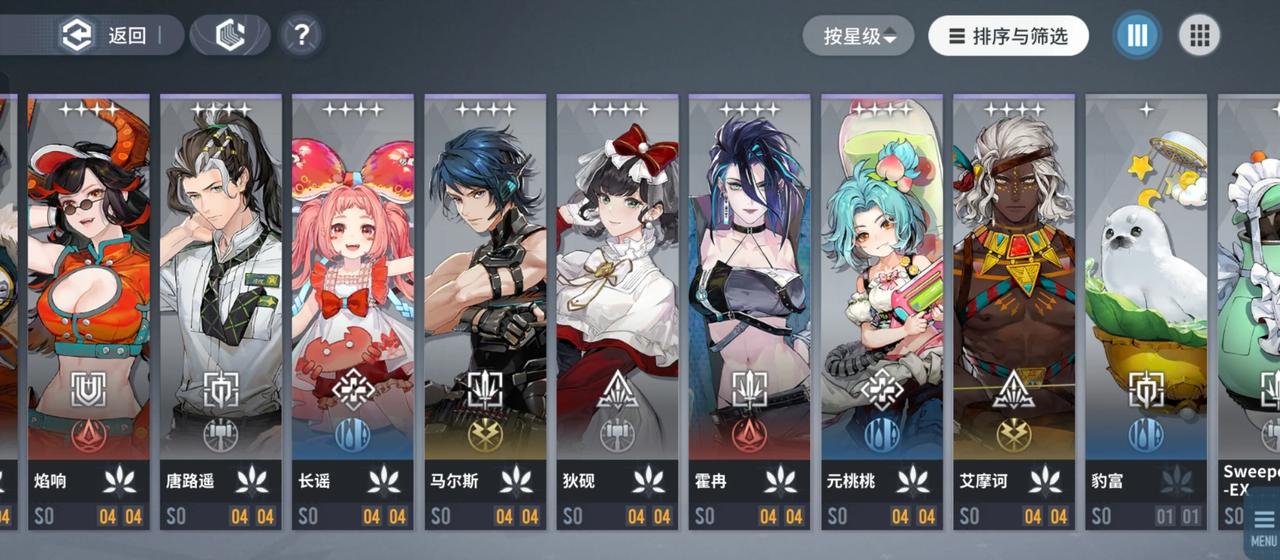Open the question mark help button
Viewport: 1280px width, 560px height.
301,36
